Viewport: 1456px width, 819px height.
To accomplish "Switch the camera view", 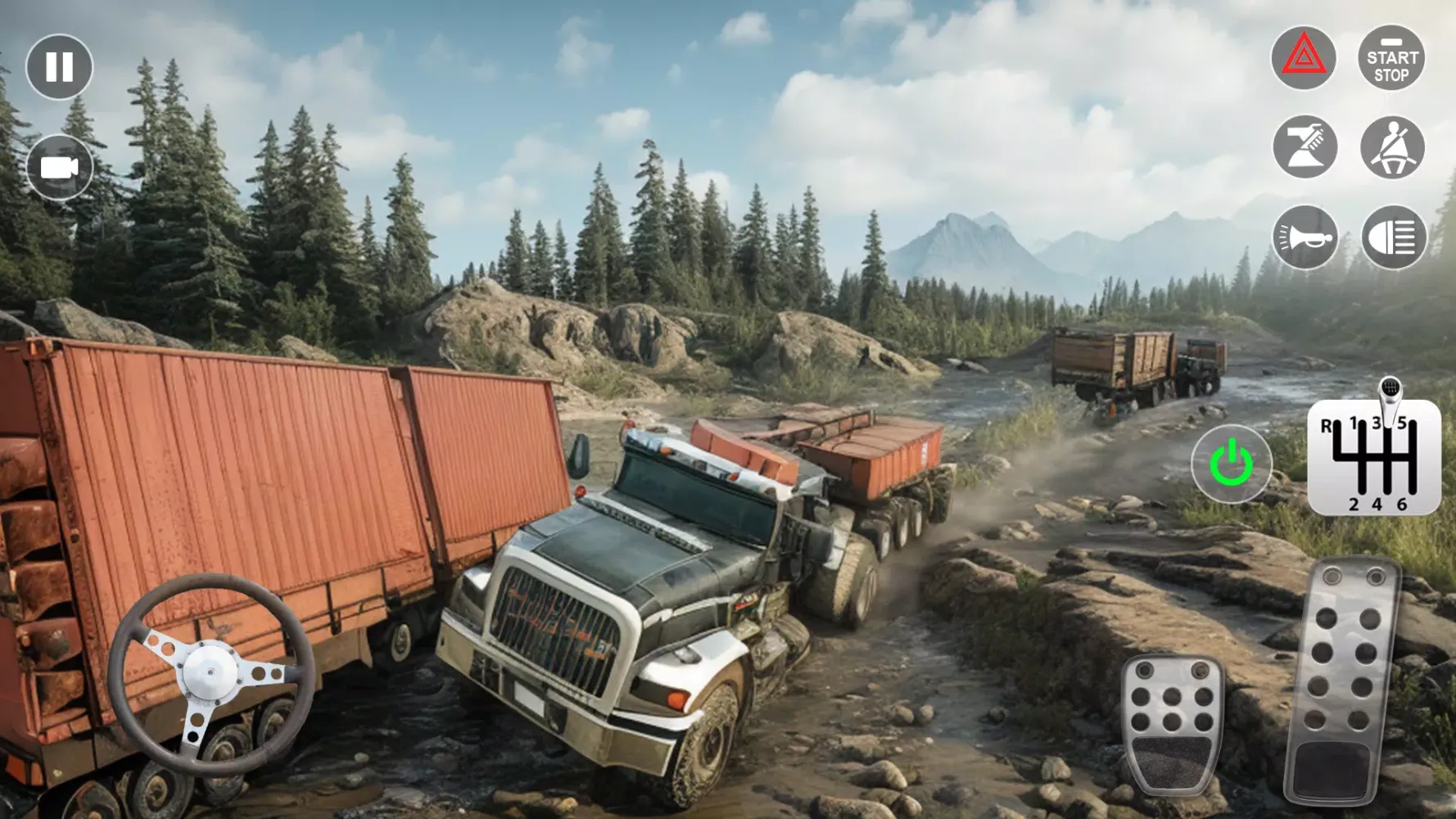I will (59, 167).
